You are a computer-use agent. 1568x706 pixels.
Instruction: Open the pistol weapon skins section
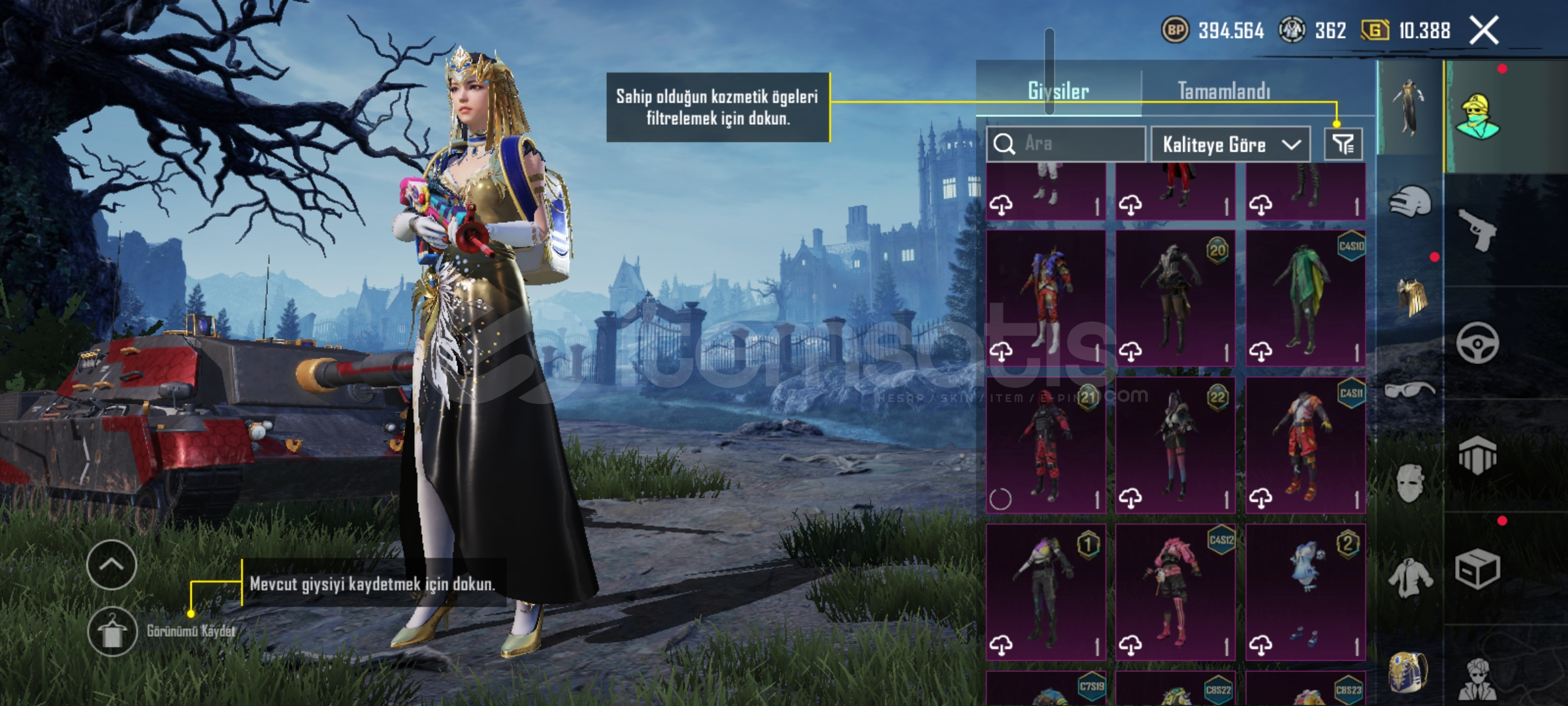coord(1478,229)
